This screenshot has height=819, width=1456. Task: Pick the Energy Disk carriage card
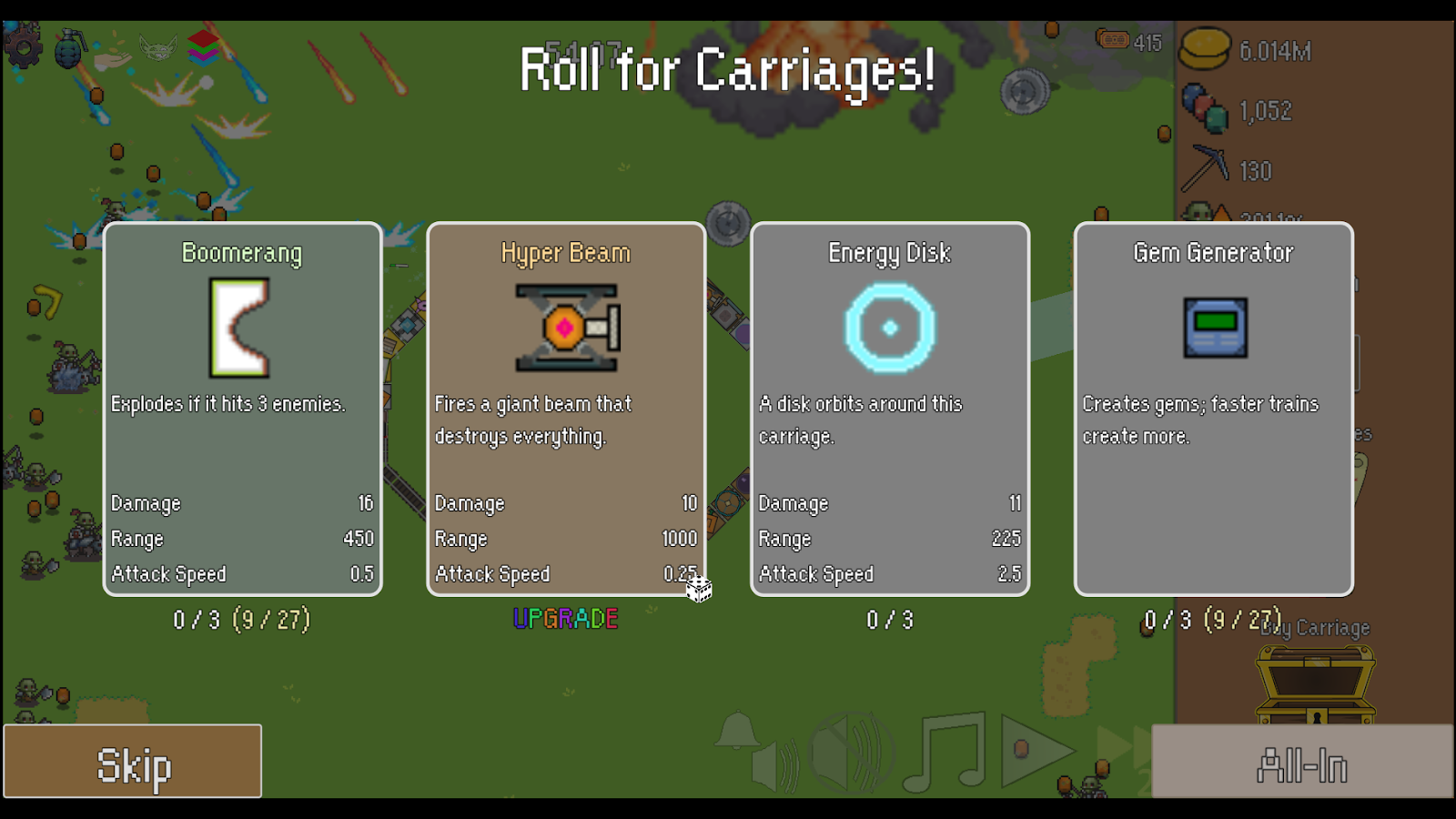pos(890,409)
